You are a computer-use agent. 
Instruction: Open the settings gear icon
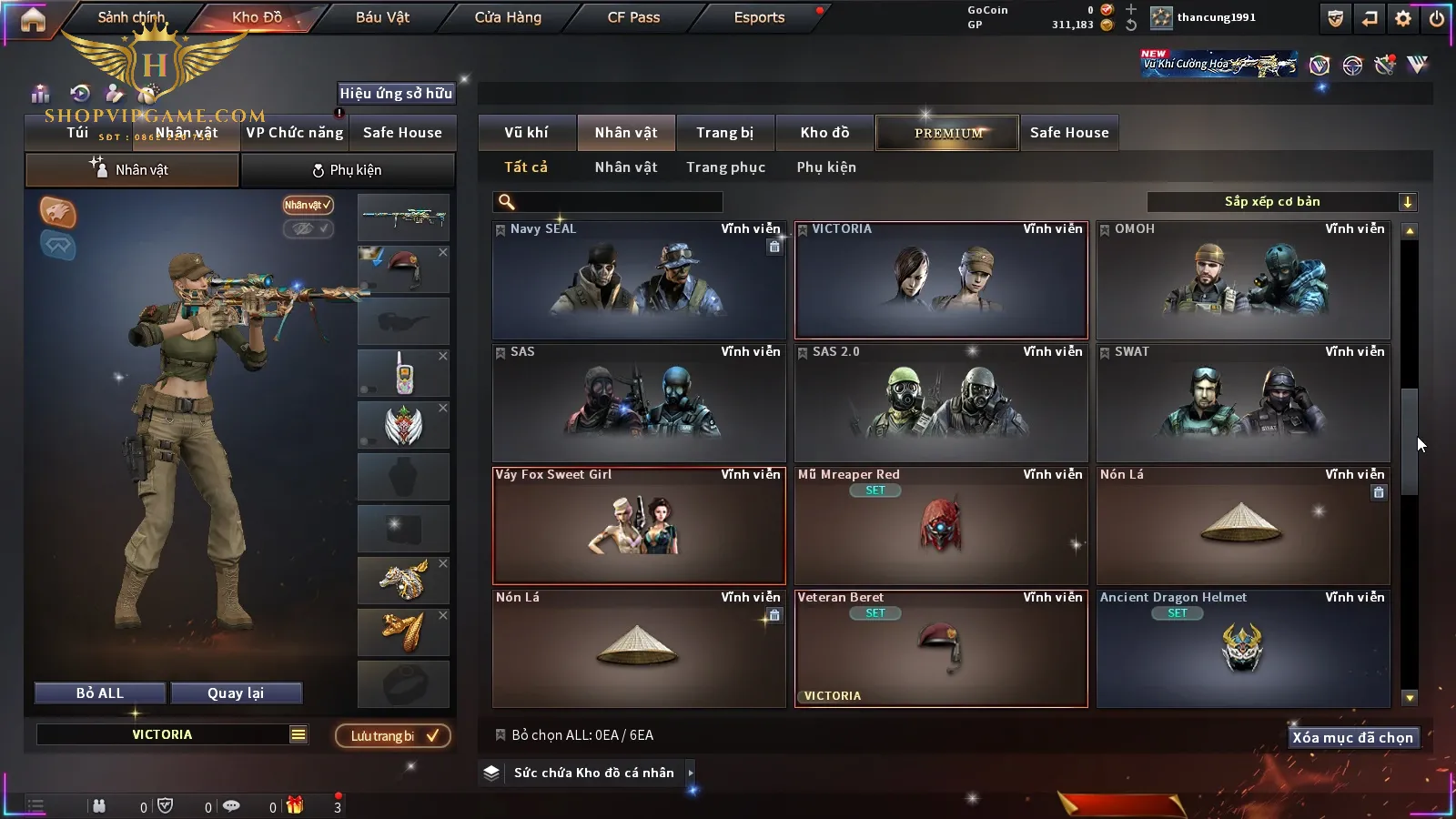(x=1403, y=18)
